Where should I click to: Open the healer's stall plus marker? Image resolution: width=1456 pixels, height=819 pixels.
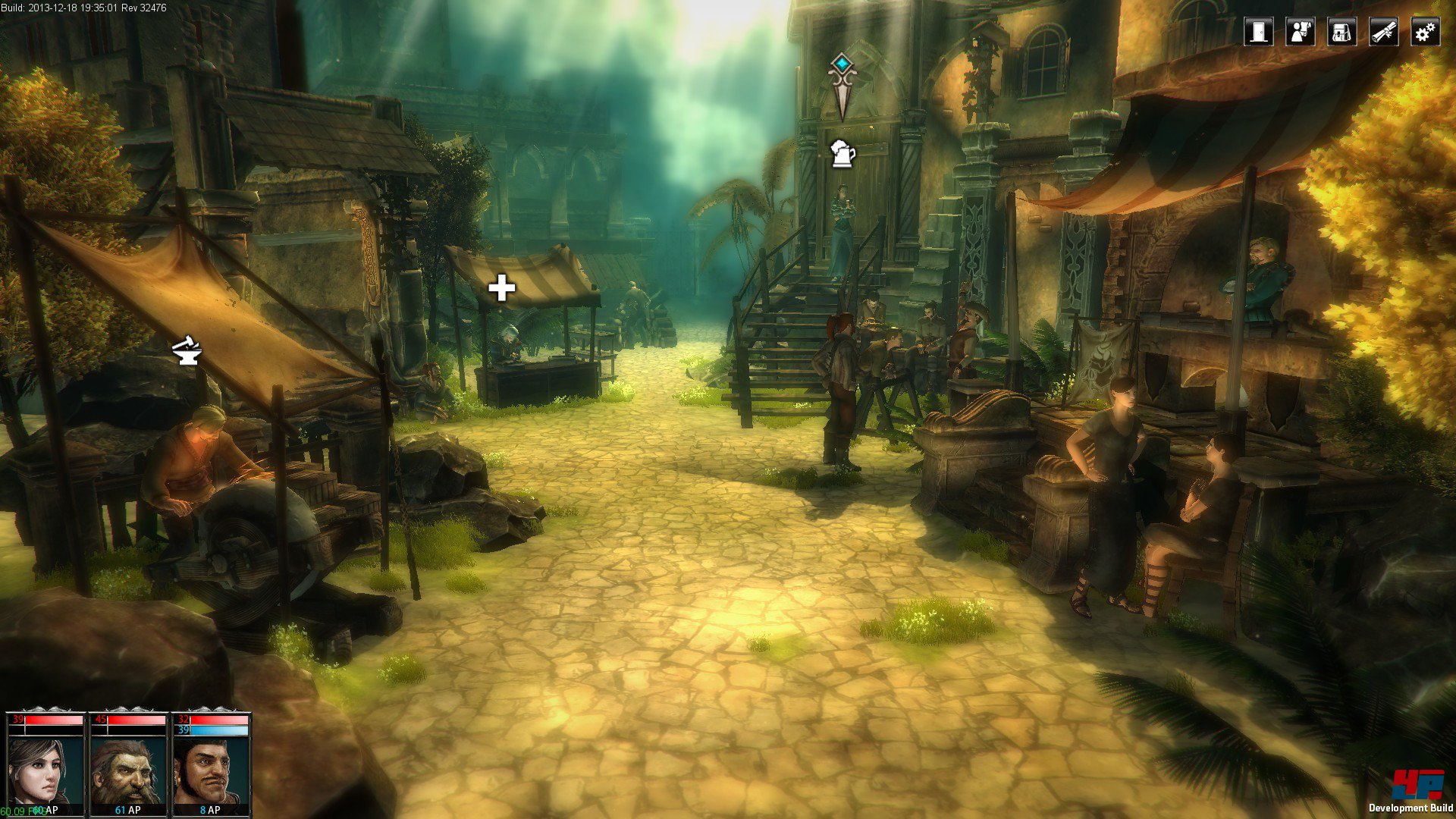tap(501, 288)
